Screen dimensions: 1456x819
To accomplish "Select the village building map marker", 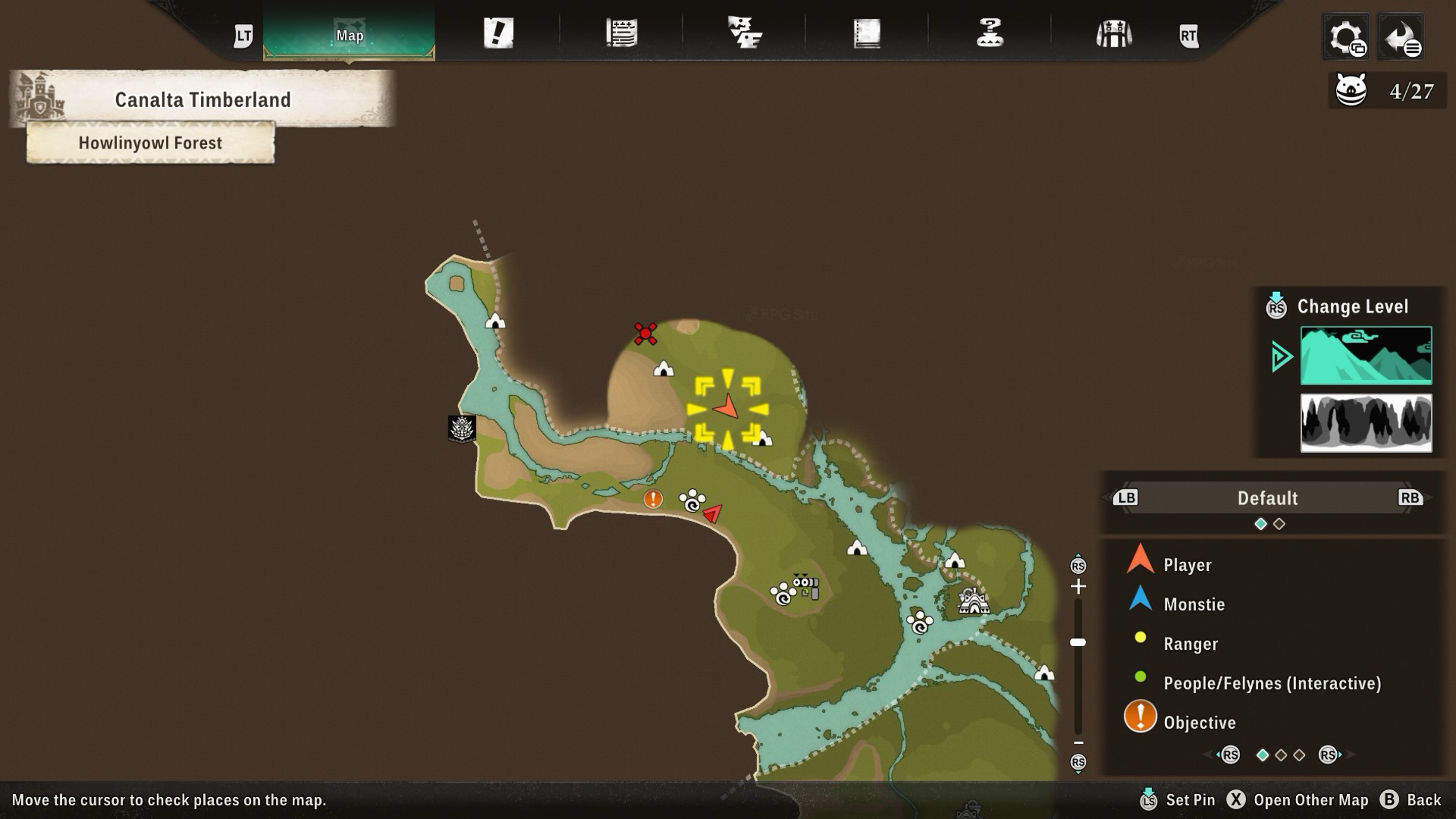I will pyautogui.click(x=973, y=600).
